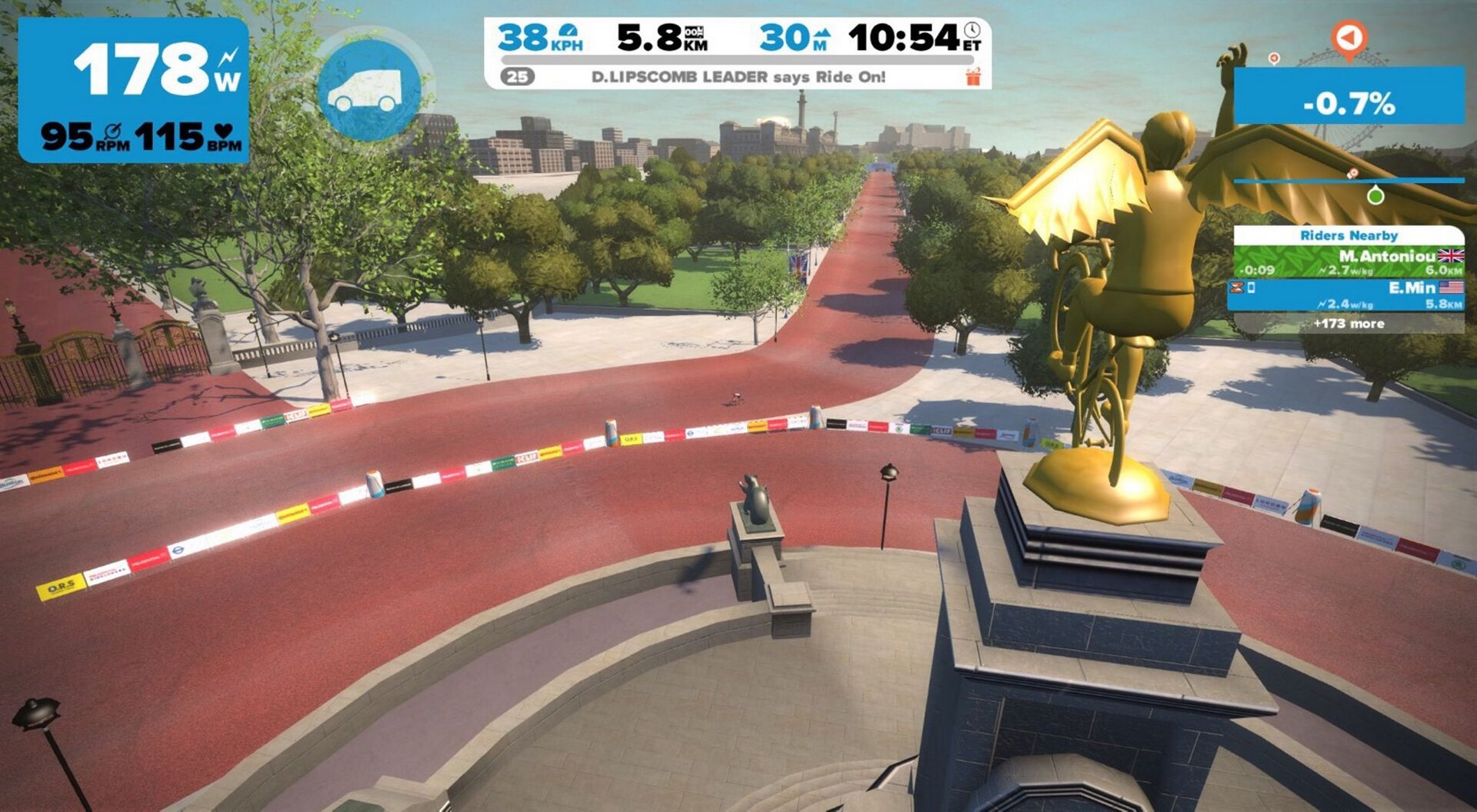
Task: Select rider E.Min in the nearby list
Action: pyautogui.click(x=1349, y=295)
